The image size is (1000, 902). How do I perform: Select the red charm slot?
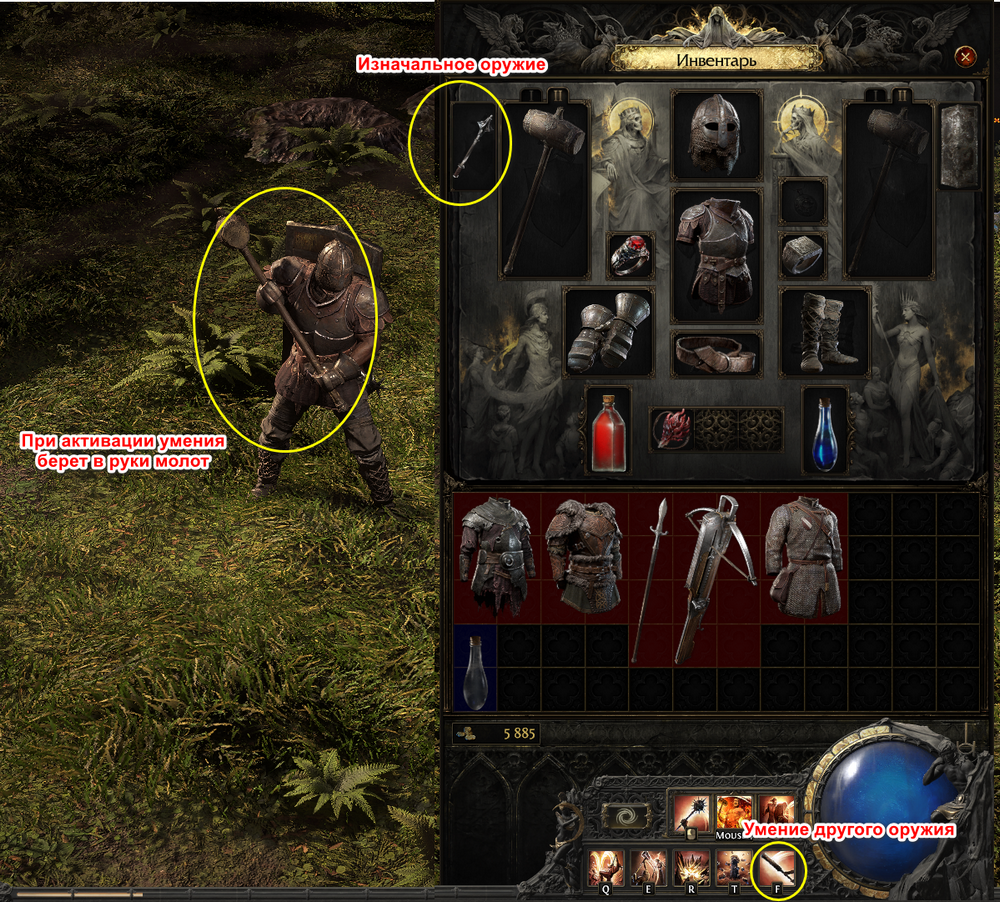[x=671, y=429]
